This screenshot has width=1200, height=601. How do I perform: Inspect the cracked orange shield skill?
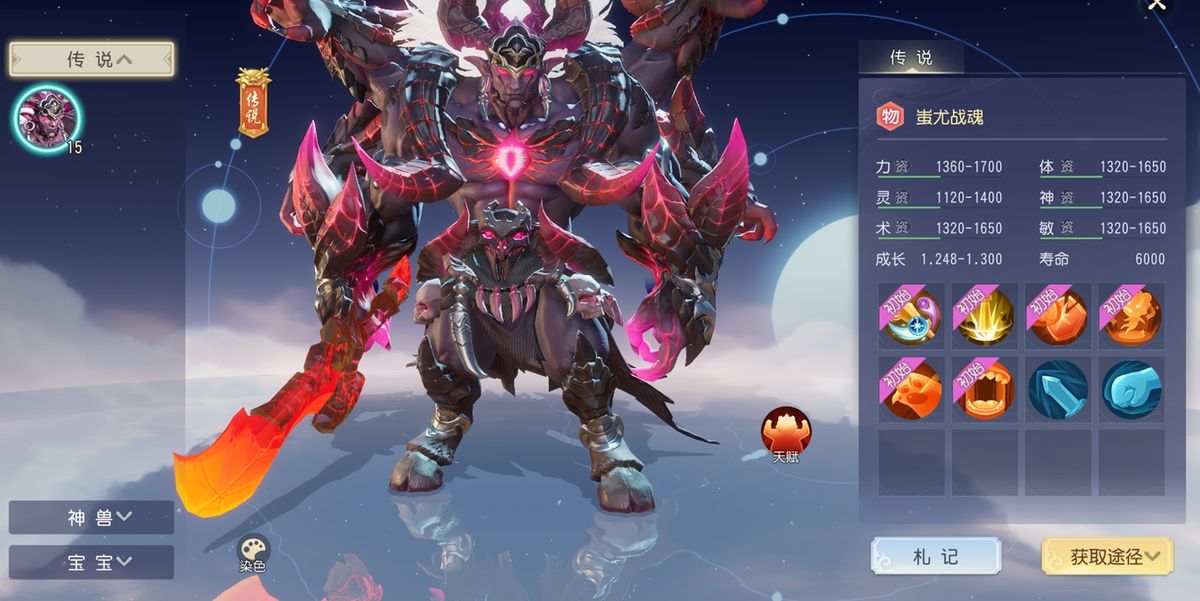[1058, 316]
